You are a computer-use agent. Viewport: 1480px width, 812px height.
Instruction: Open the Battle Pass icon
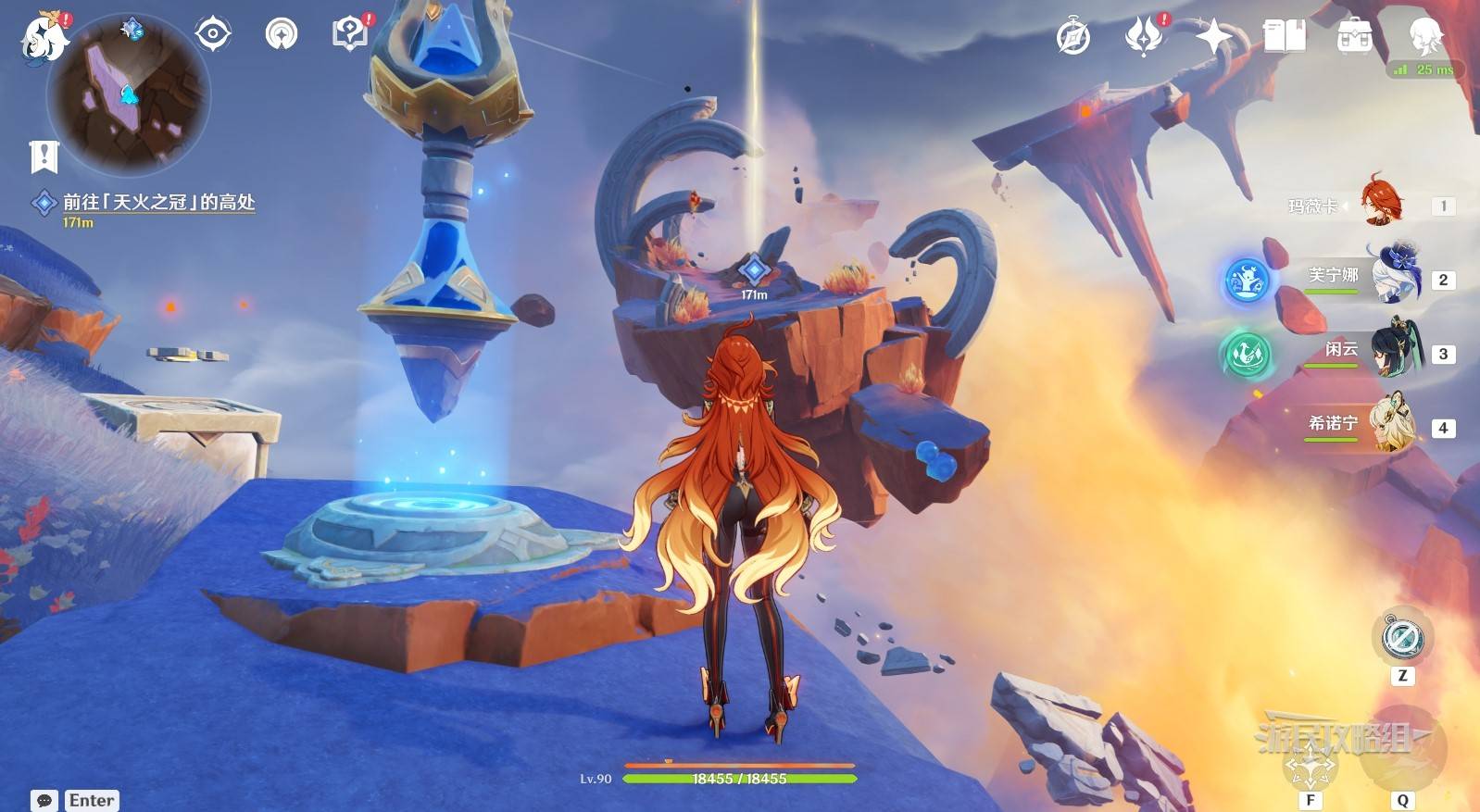(1144, 37)
